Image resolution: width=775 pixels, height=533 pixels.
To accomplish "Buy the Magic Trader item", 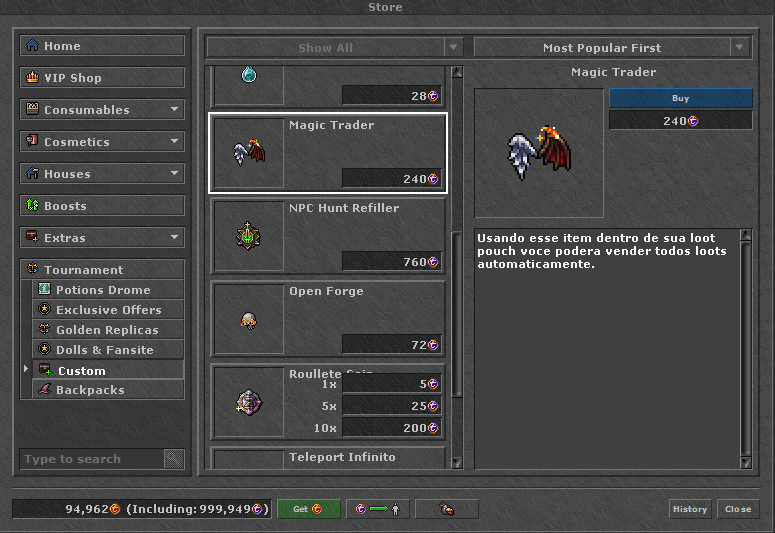I will tap(680, 99).
